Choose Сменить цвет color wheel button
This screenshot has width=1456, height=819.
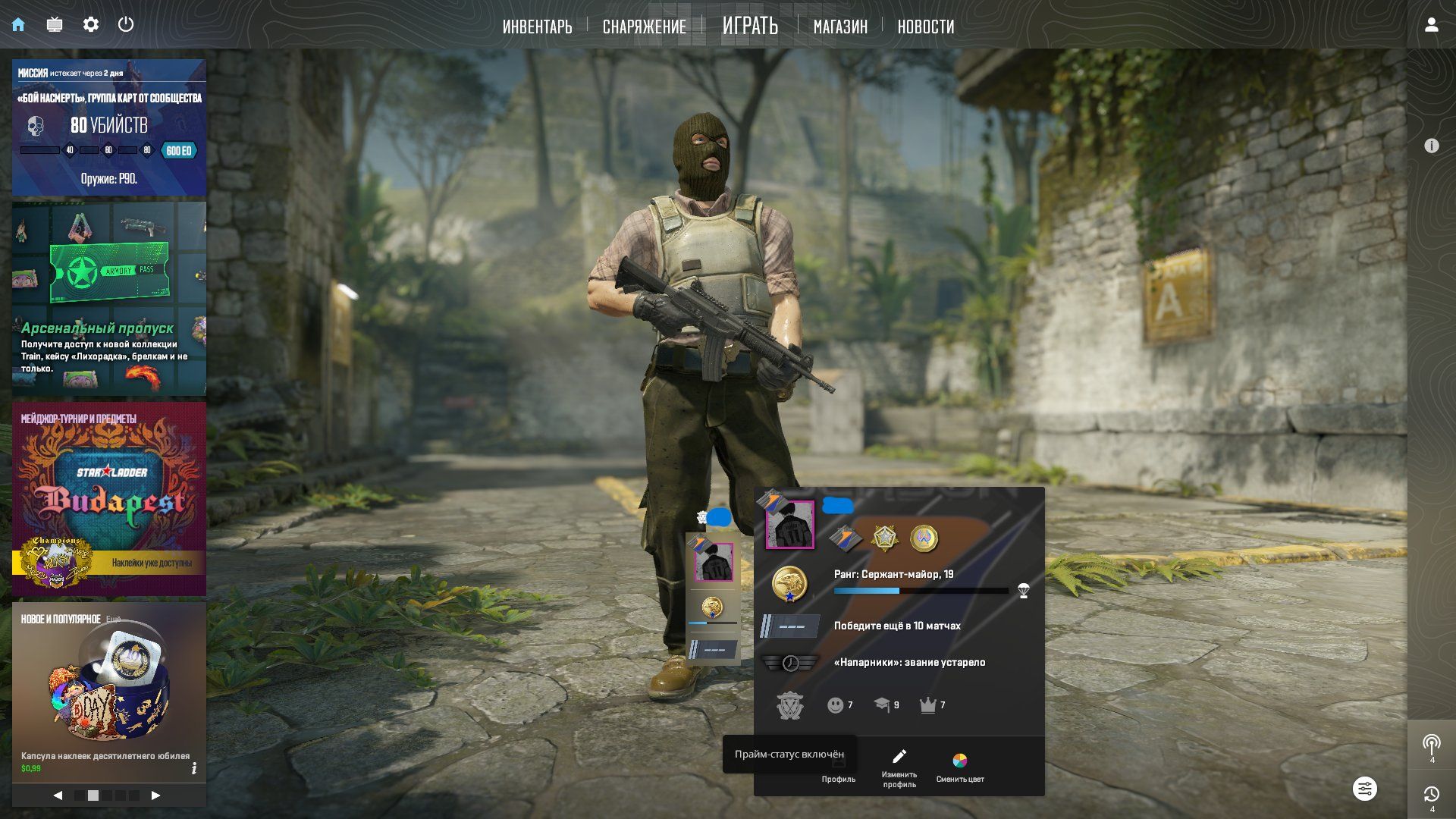tap(959, 767)
